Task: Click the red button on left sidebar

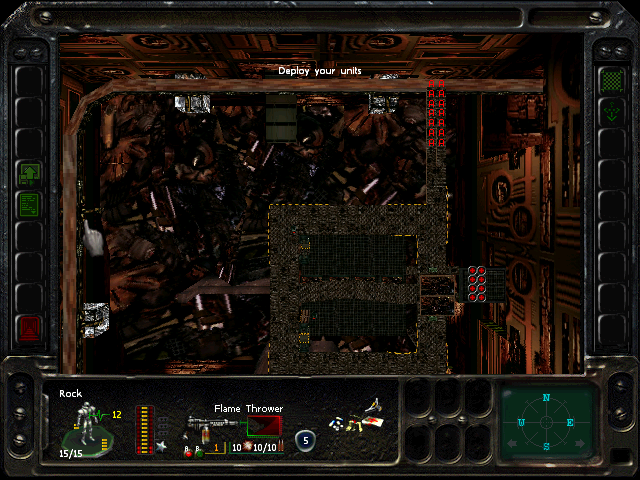Action: point(29,326)
